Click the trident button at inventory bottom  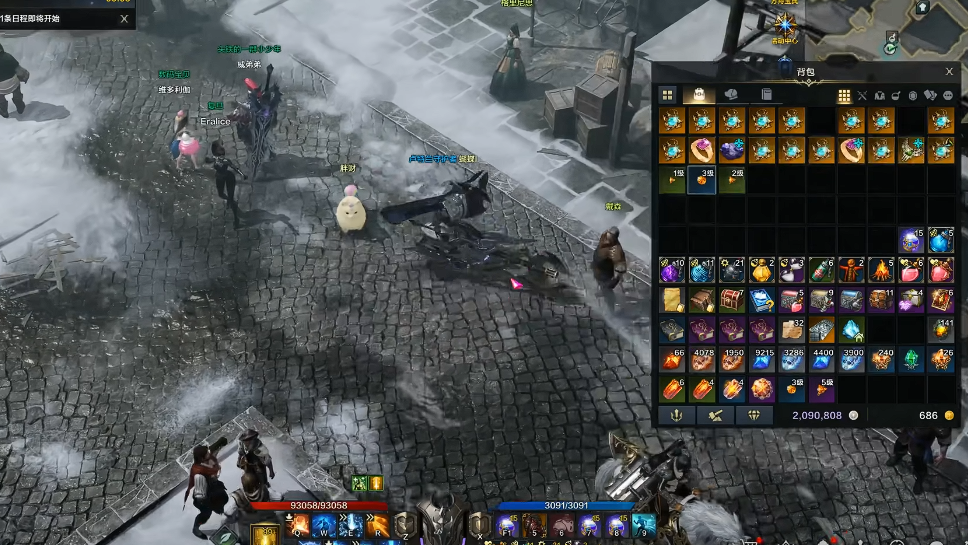pyautogui.click(x=676, y=415)
